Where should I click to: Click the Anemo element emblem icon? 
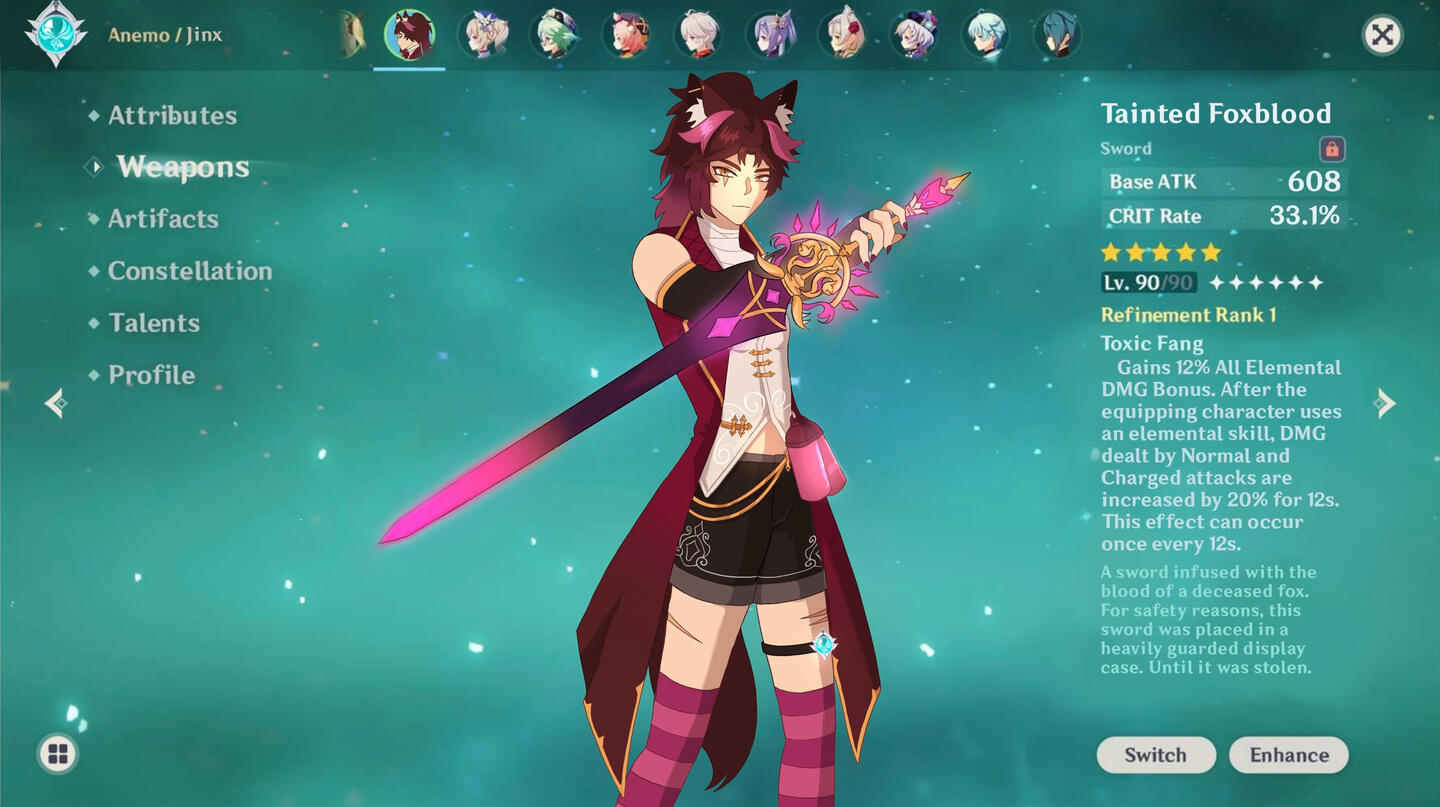(56, 35)
